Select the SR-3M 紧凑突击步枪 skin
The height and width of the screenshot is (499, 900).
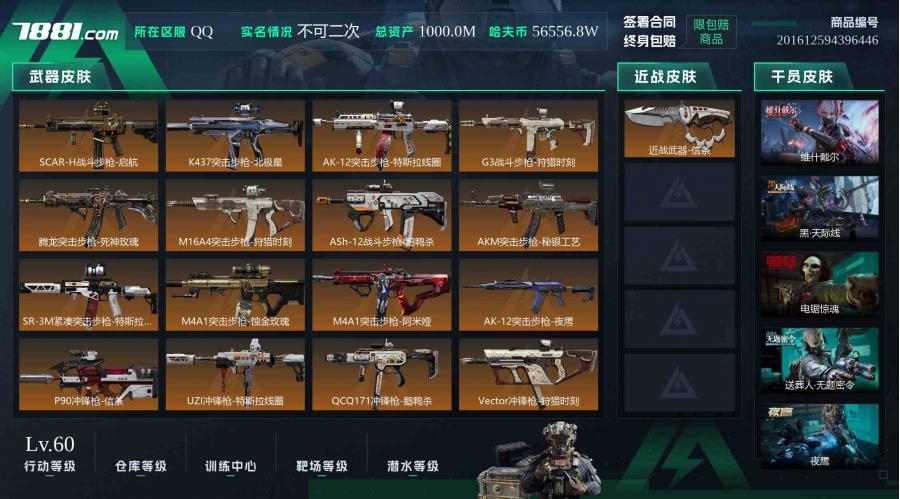coord(89,295)
